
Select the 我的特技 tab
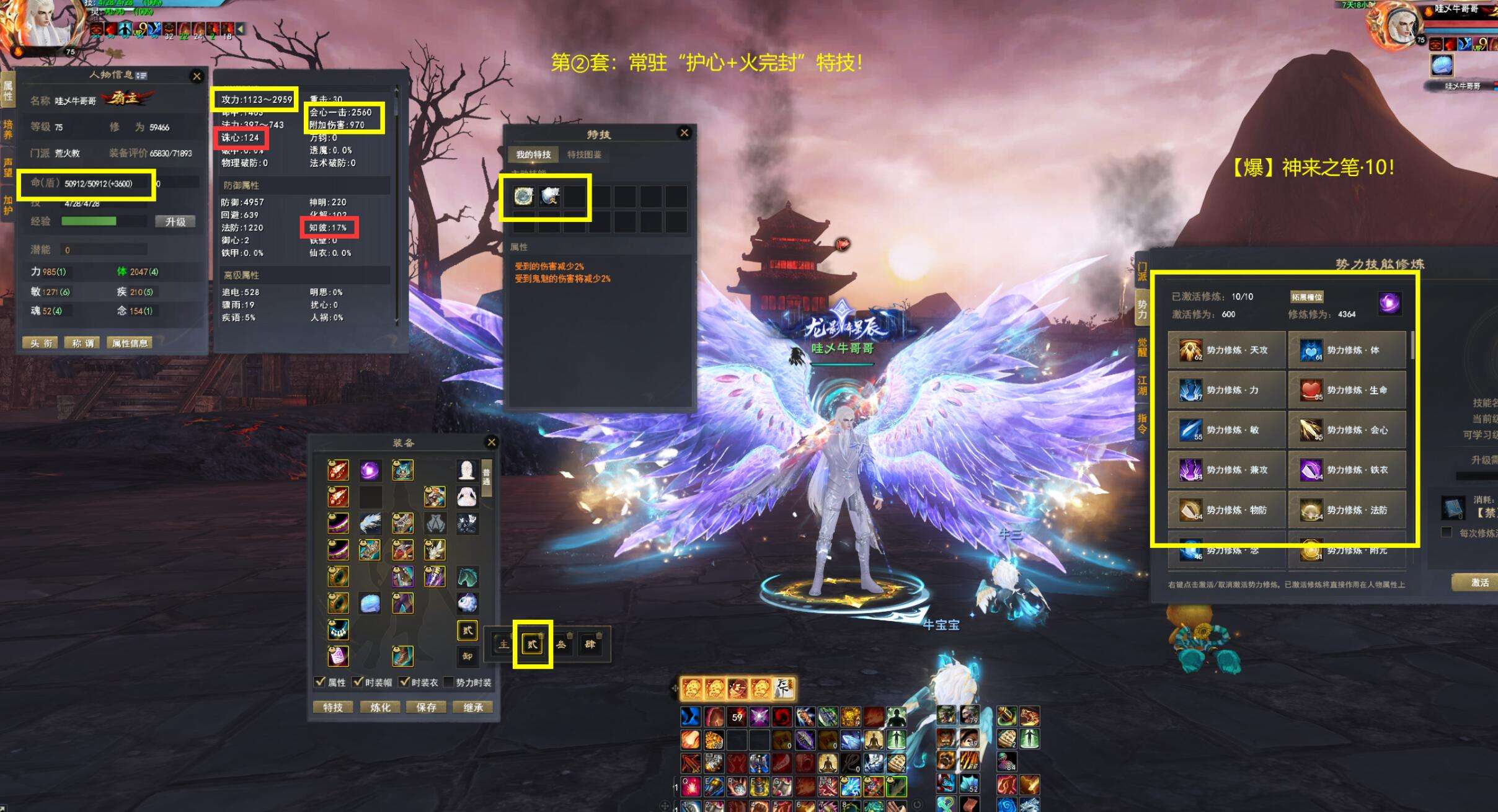coord(533,154)
